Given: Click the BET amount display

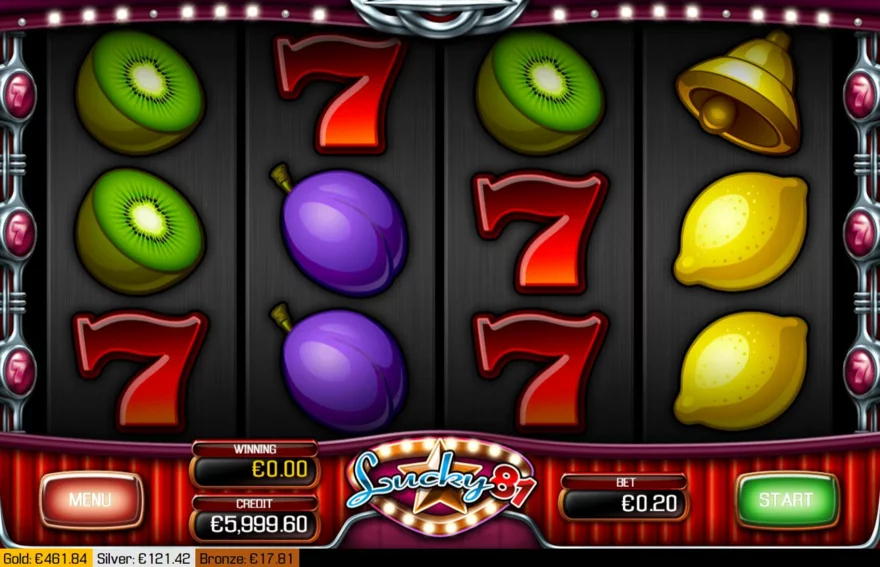Looking at the screenshot, I should [x=624, y=504].
